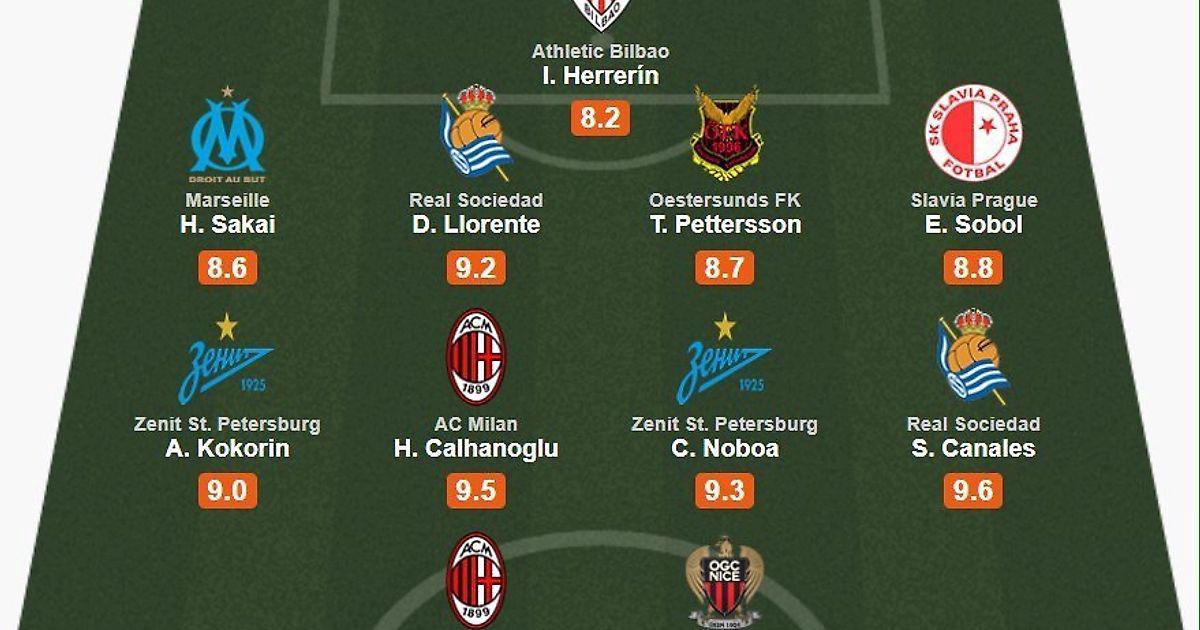Viewport: 1200px width, 630px height.
Task: Click the Marseille club crest
Action: coord(227,134)
